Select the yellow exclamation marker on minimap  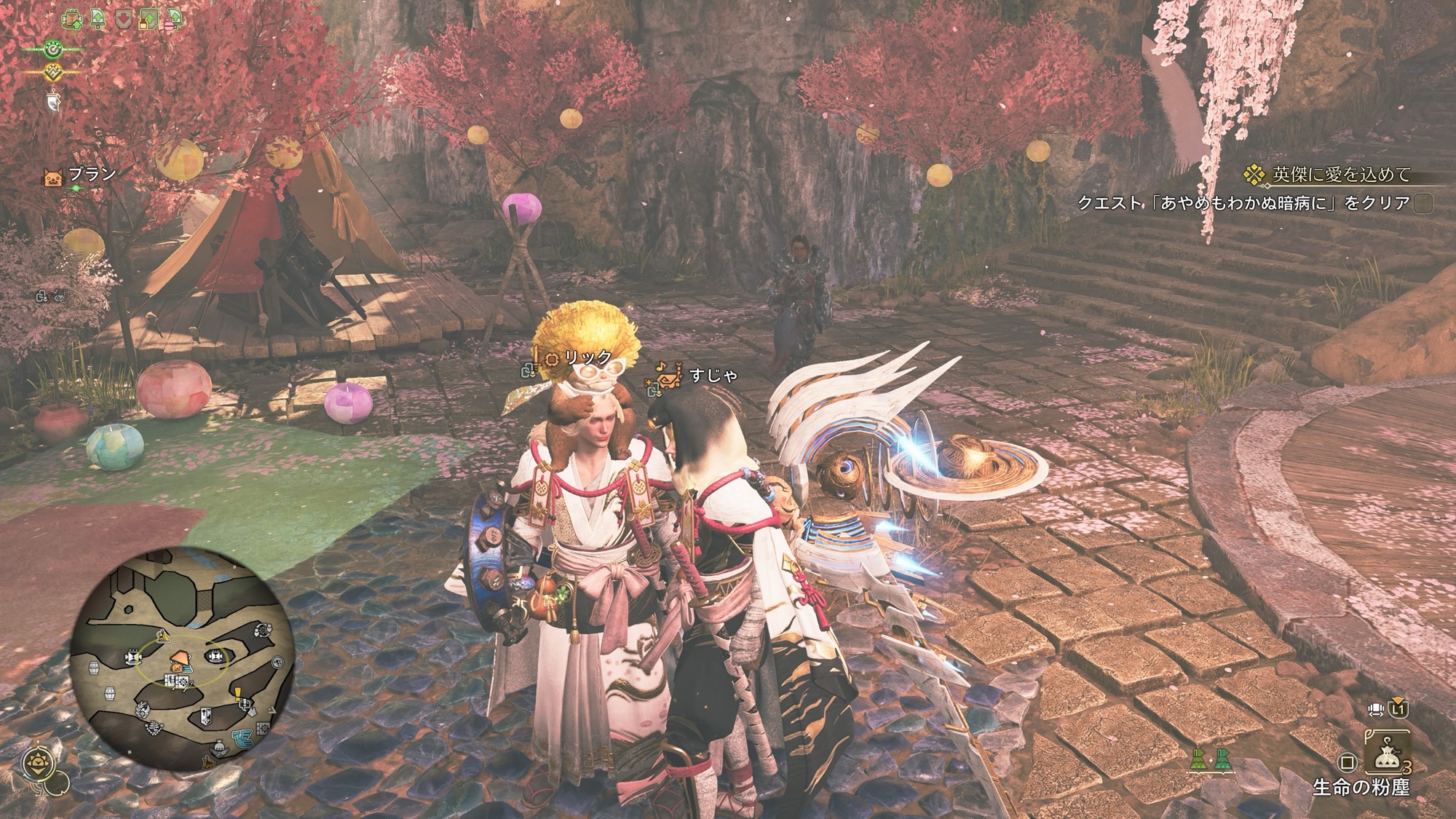point(238,693)
